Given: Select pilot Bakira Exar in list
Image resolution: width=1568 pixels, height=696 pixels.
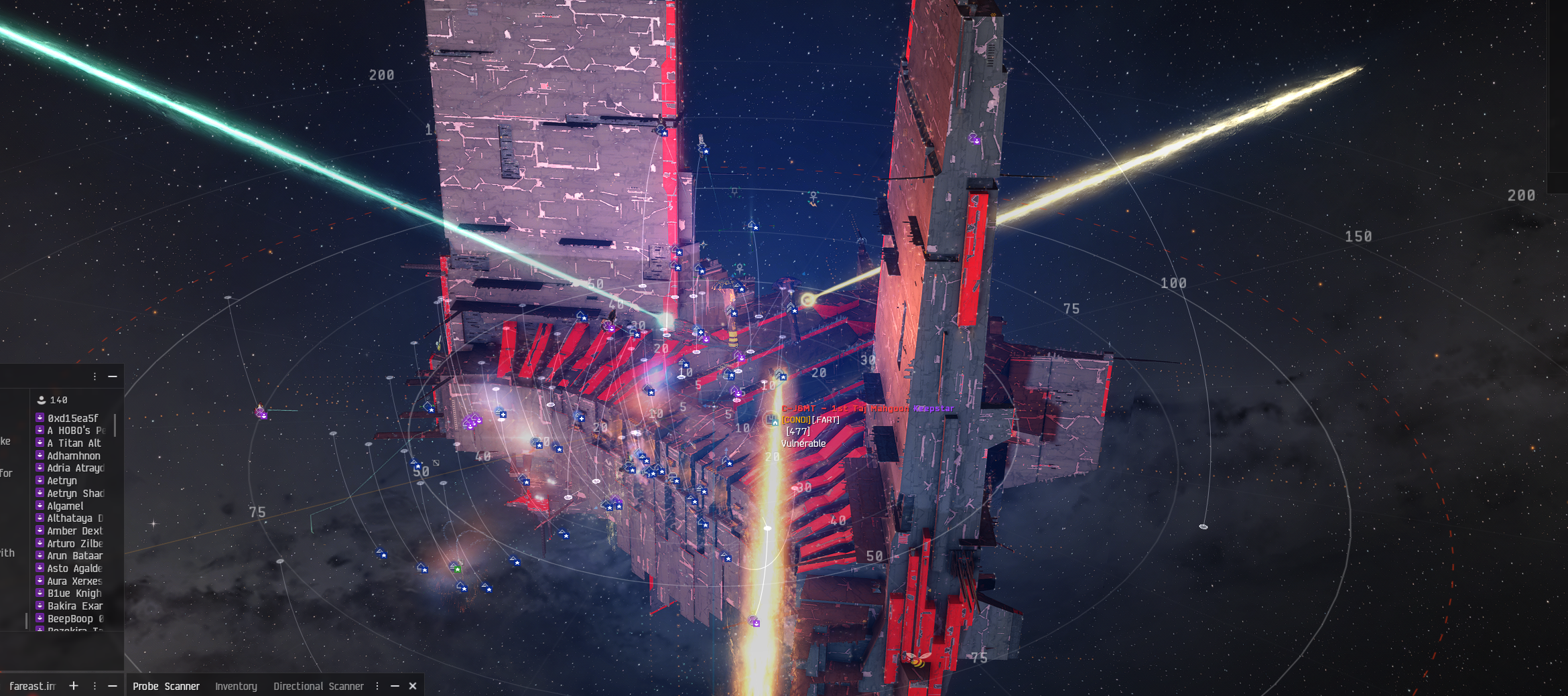Looking at the screenshot, I should pos(74,606).
